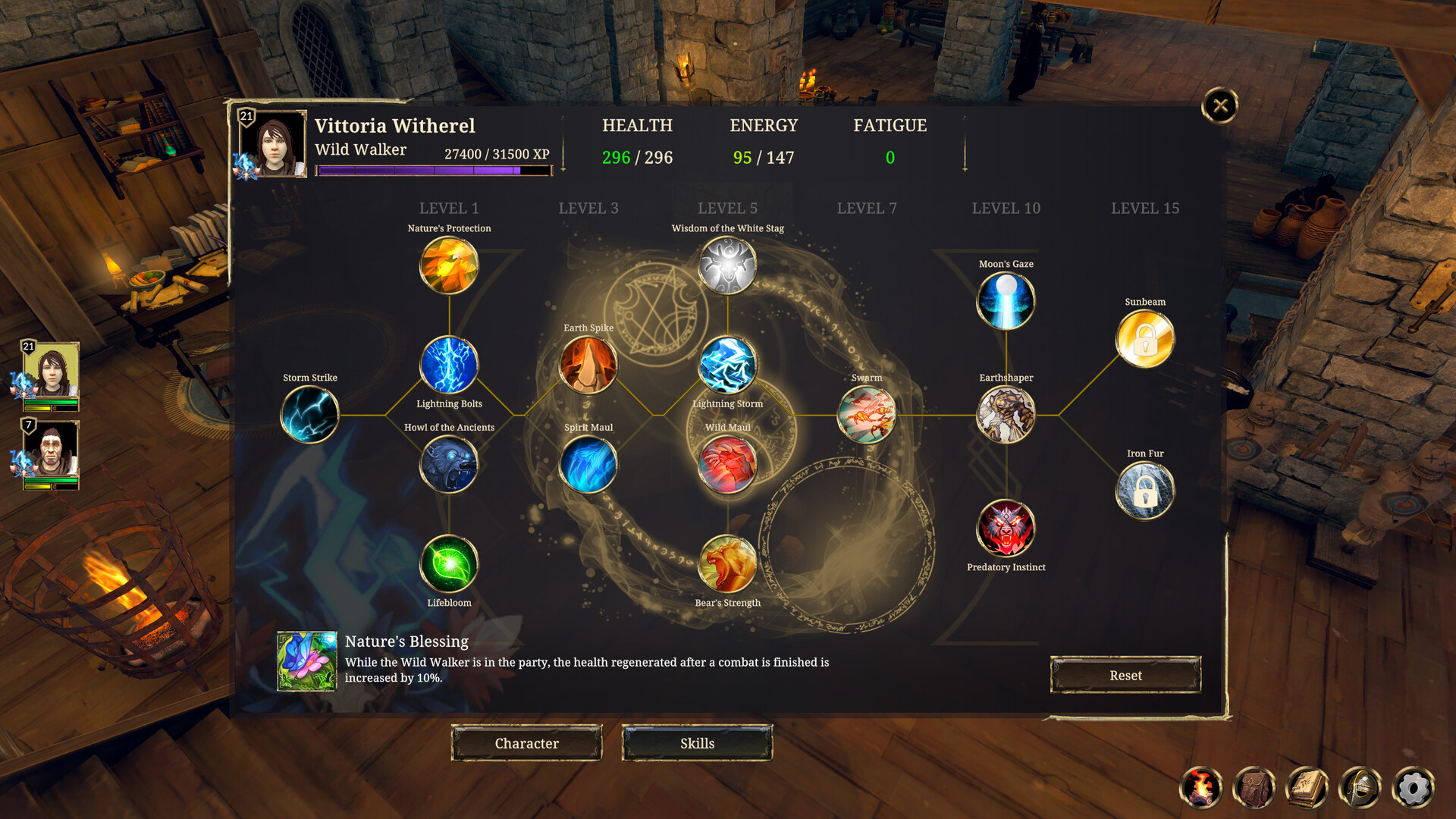Select the Swarm ability icon

pyautogui.click(x=867, y=413)
